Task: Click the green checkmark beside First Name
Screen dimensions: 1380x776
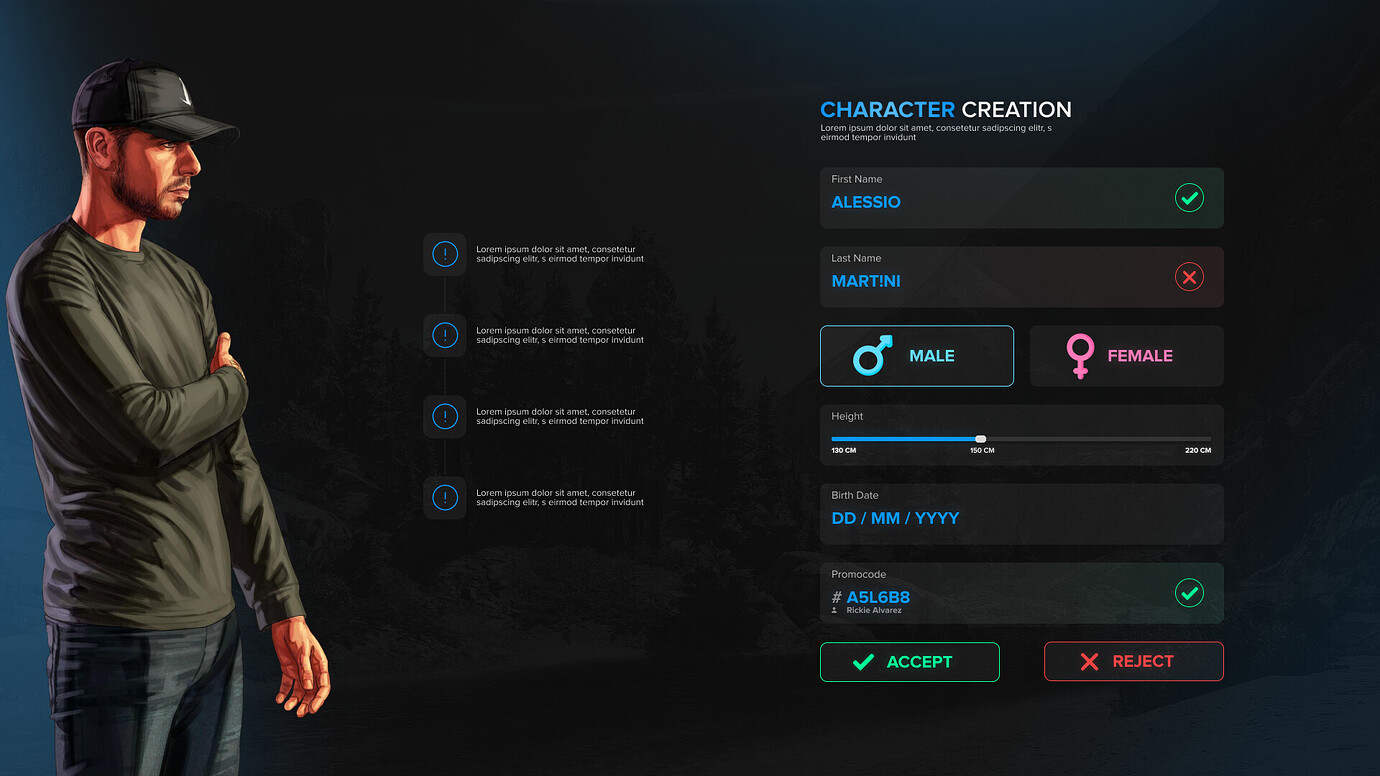Action: click(1189, 197)
